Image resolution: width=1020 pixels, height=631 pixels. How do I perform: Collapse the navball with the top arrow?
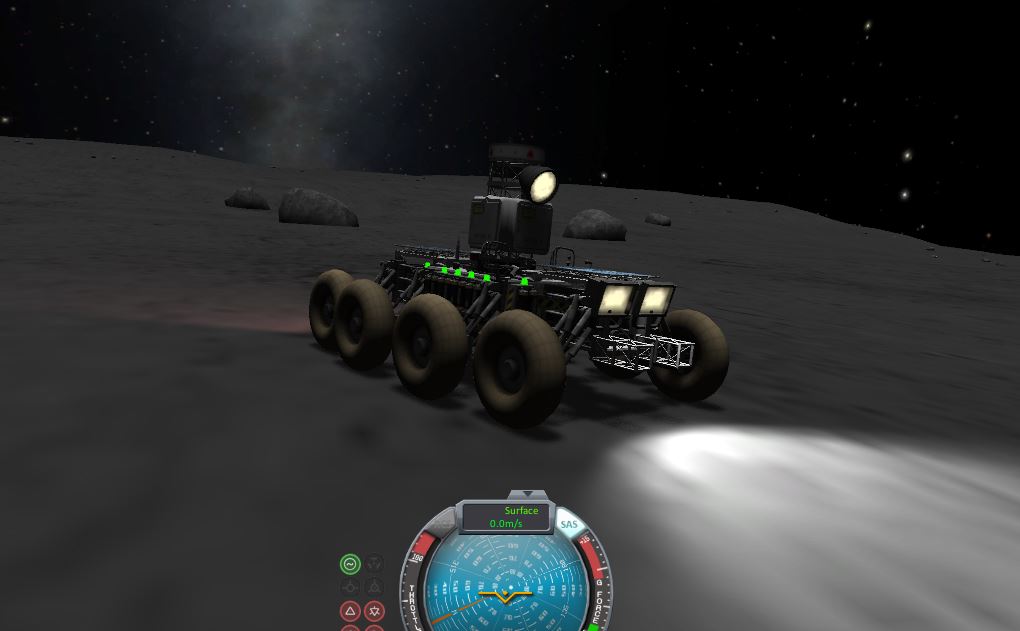(x=525, y=495)
